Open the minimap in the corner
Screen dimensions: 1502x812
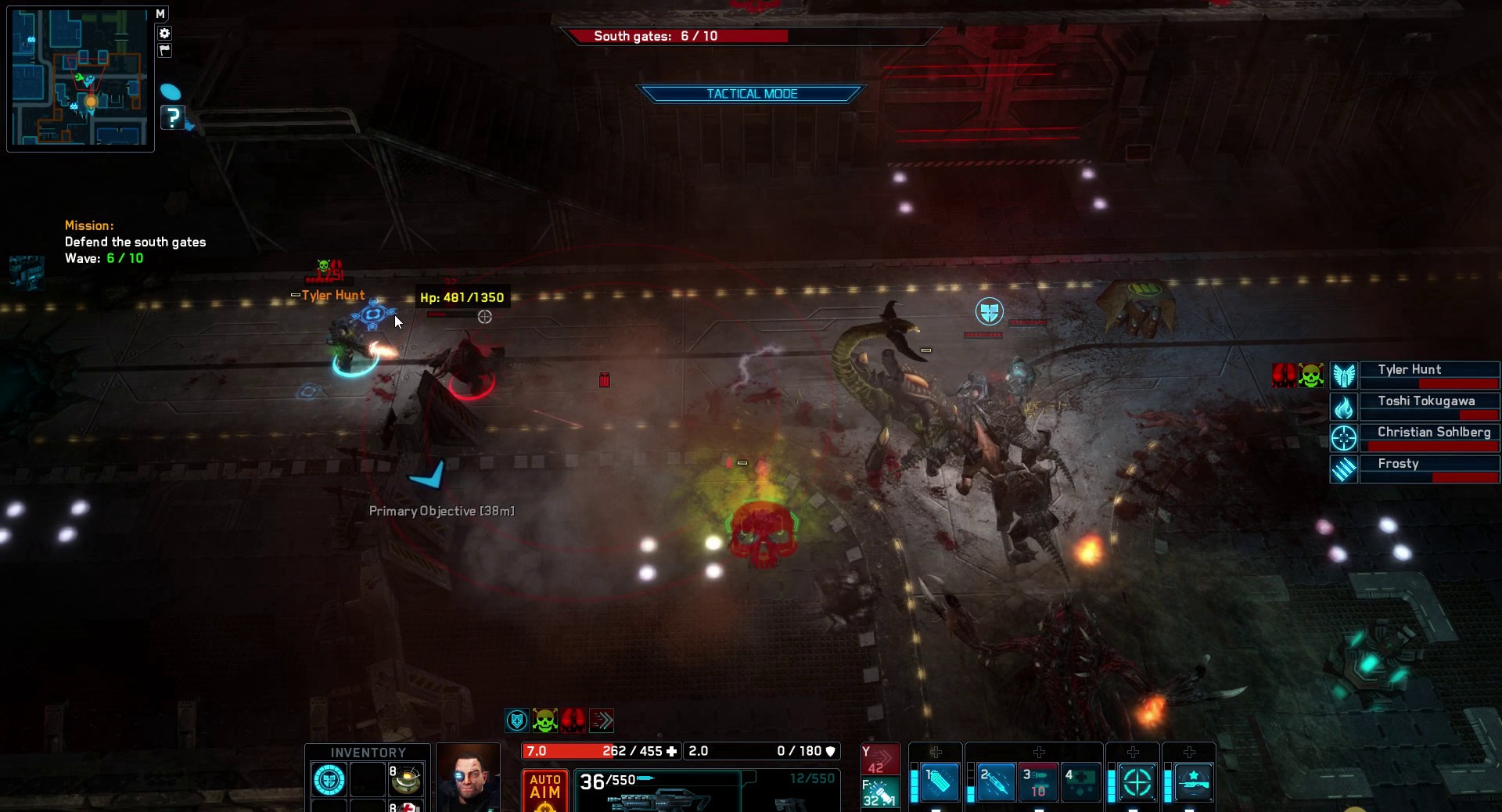pos(80,77)
